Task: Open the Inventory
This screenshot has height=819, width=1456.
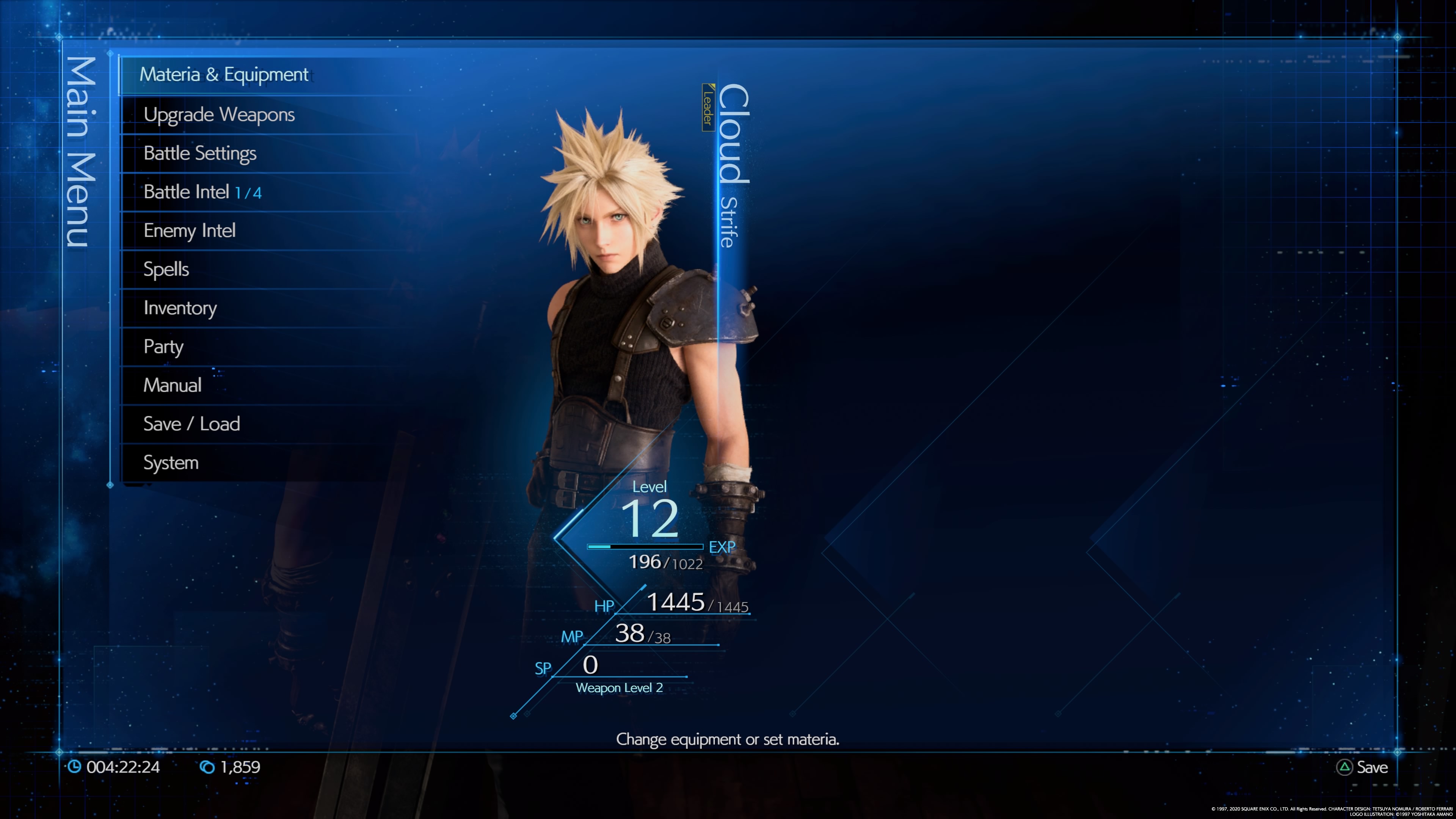Action: click(x=180, y=308)
